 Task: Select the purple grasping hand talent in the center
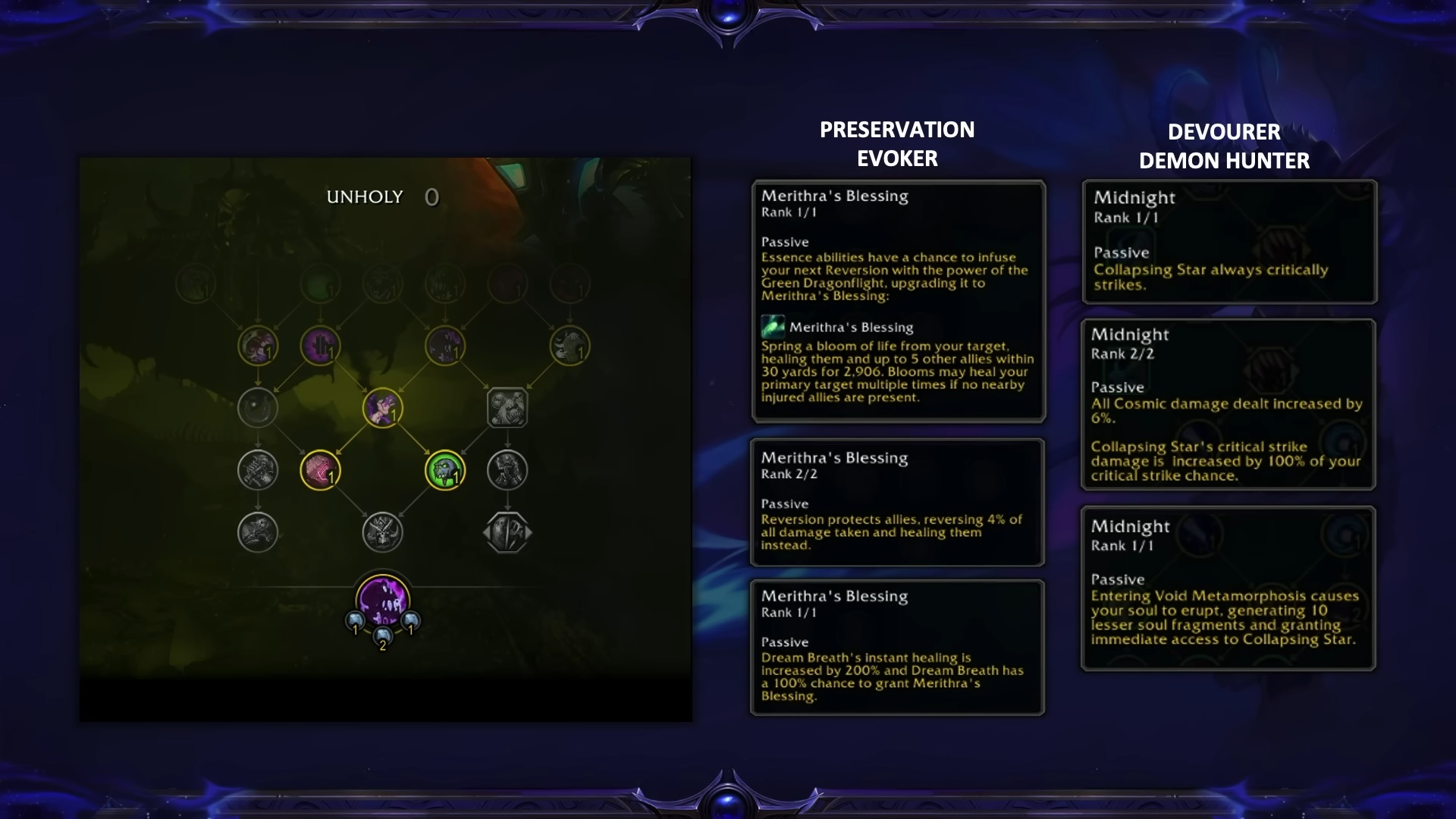(382, 409)
